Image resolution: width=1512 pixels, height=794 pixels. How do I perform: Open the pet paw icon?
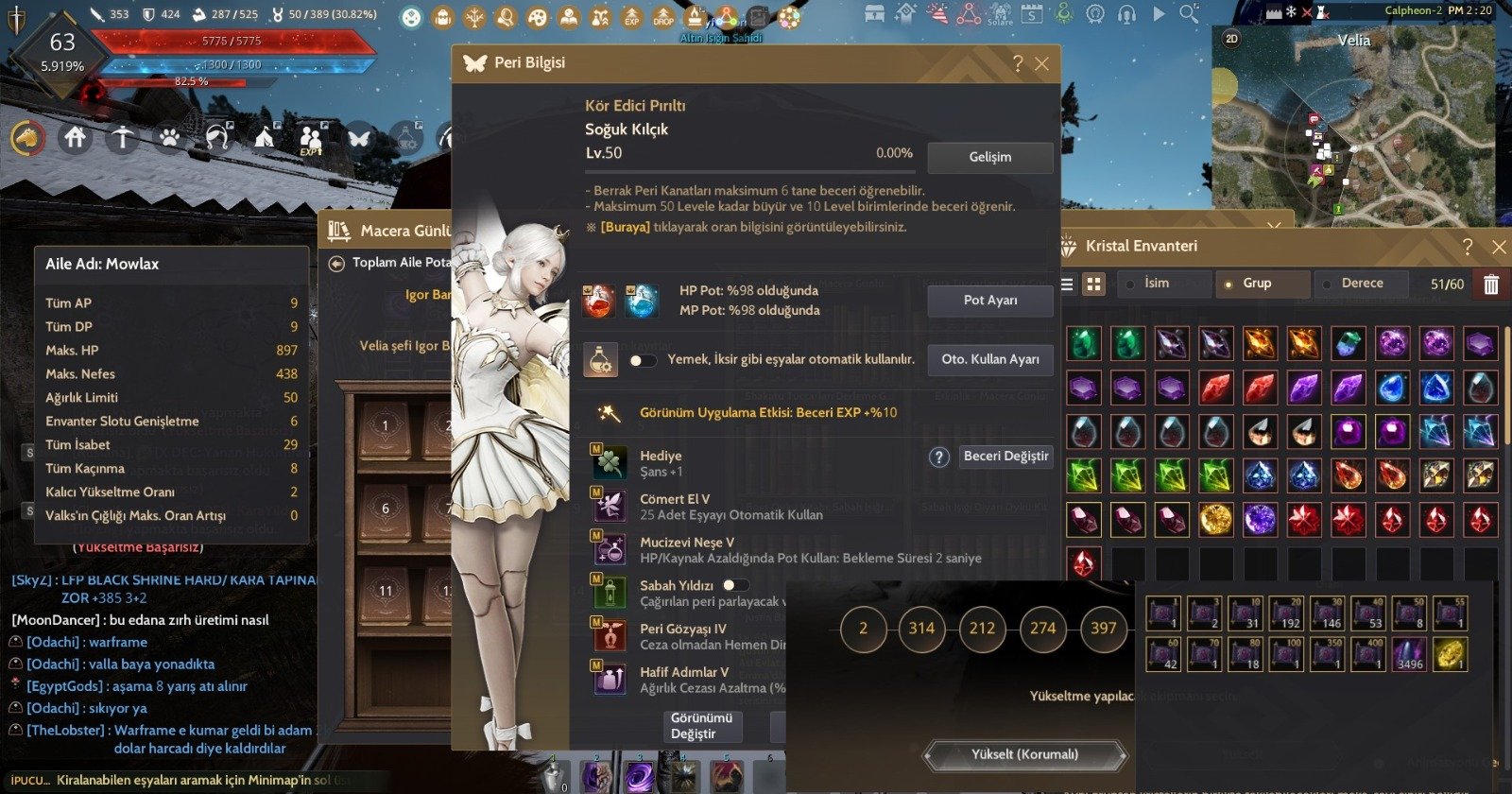point(168,137)
